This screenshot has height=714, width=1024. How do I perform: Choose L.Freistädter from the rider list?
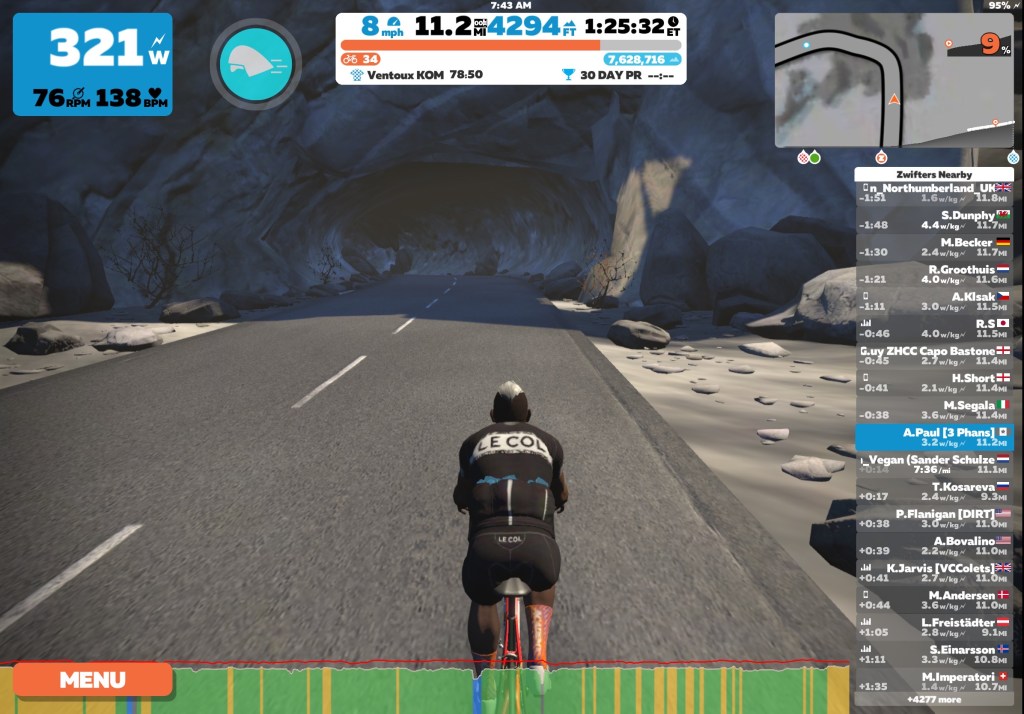pyautogui.click(x=934, y=627)
